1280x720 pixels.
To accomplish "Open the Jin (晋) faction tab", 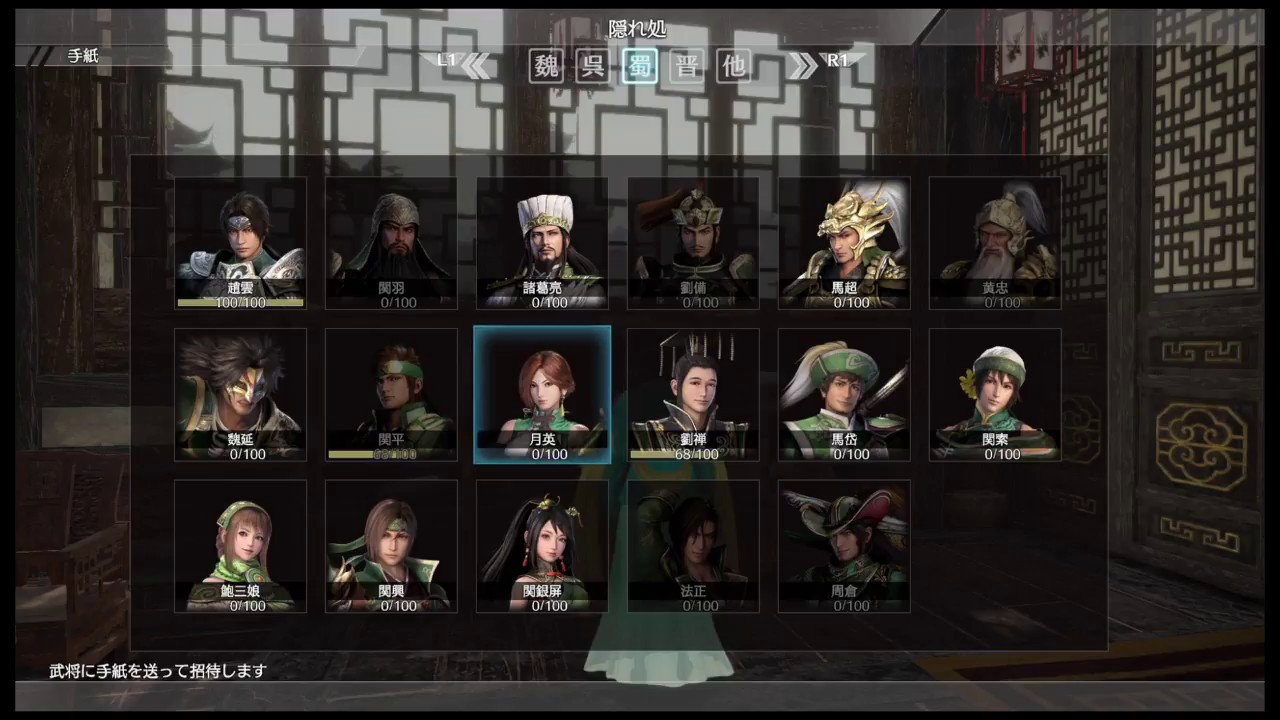I will 687,65.
